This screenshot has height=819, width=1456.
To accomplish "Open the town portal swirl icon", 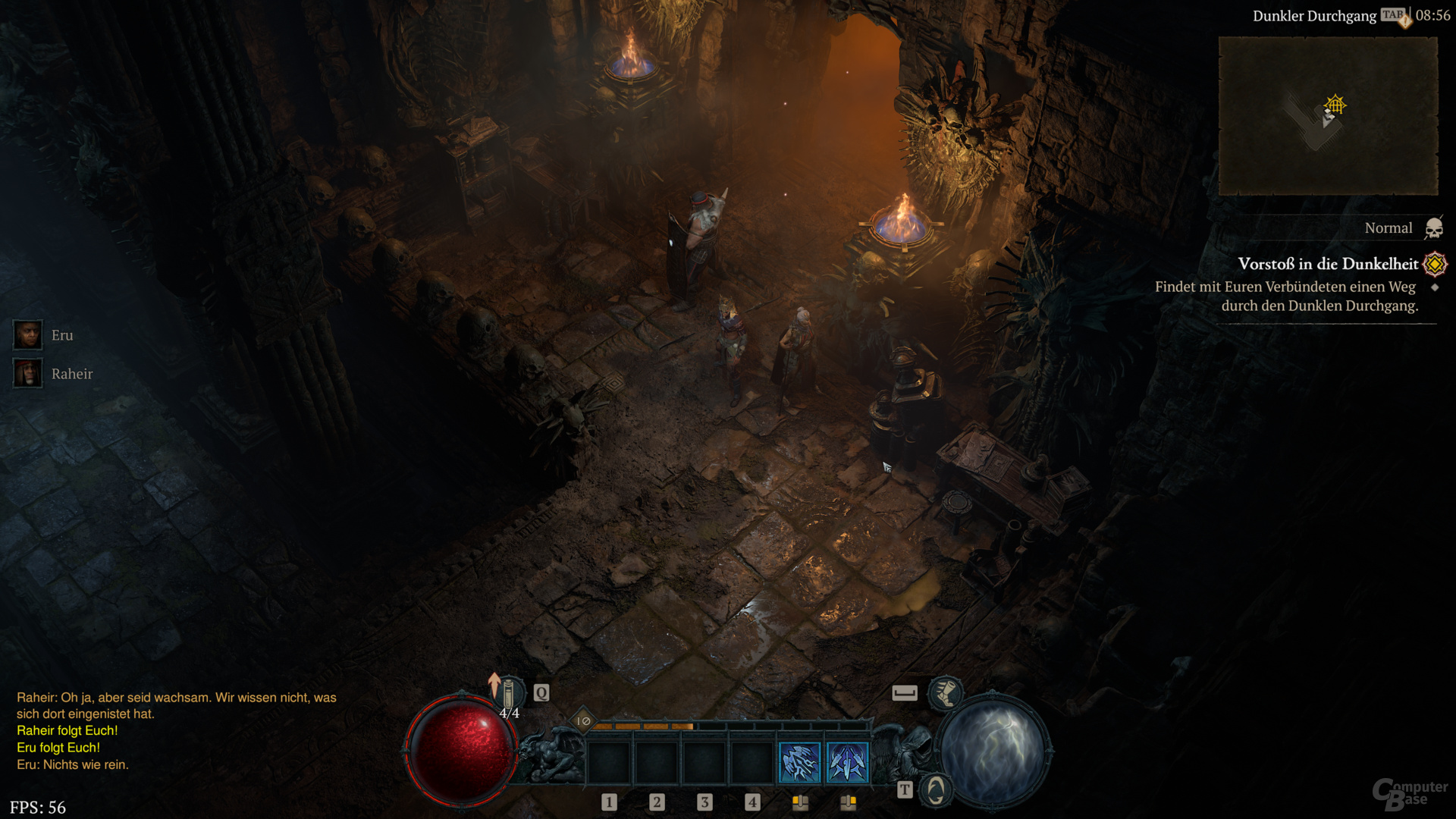I will tap(936, 790).
